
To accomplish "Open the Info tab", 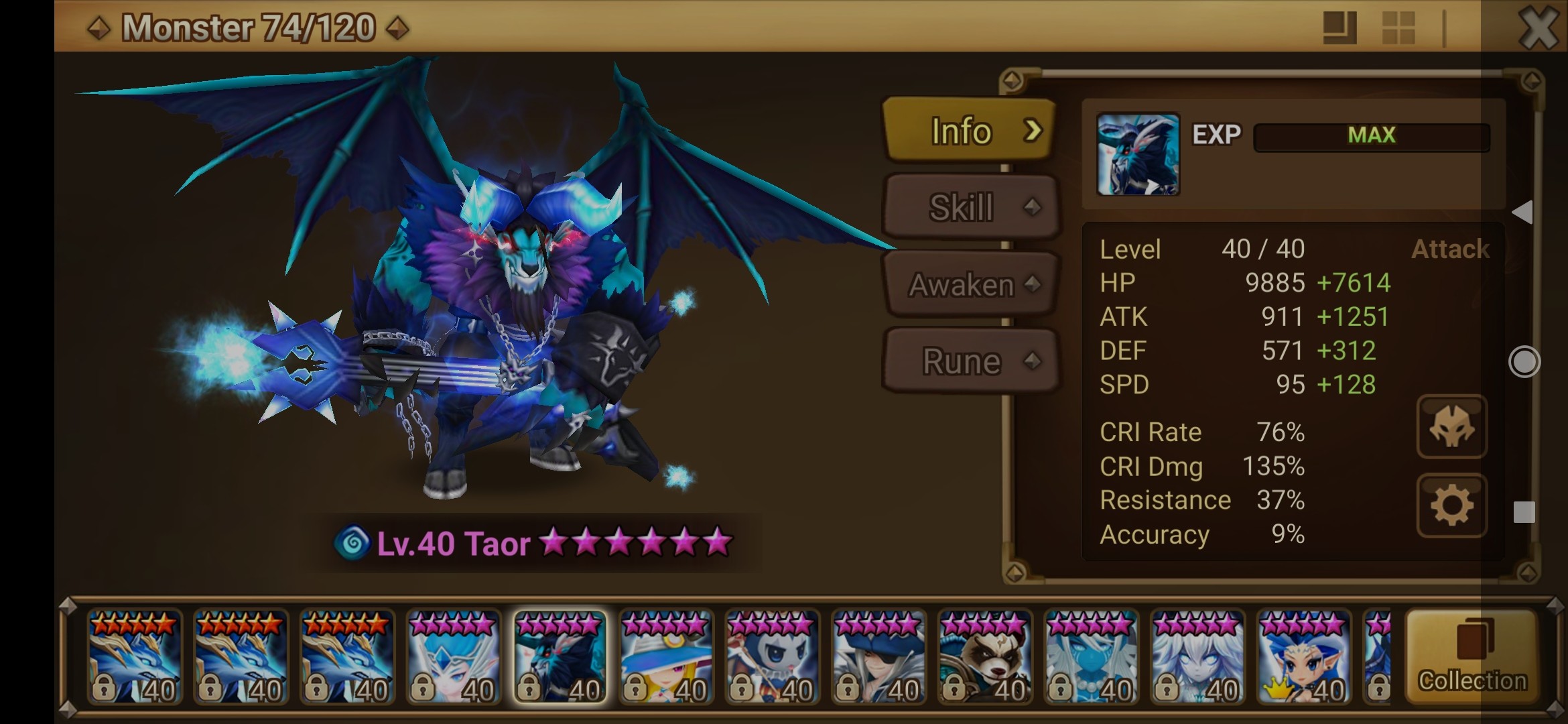I will click(x=970, y=130).
